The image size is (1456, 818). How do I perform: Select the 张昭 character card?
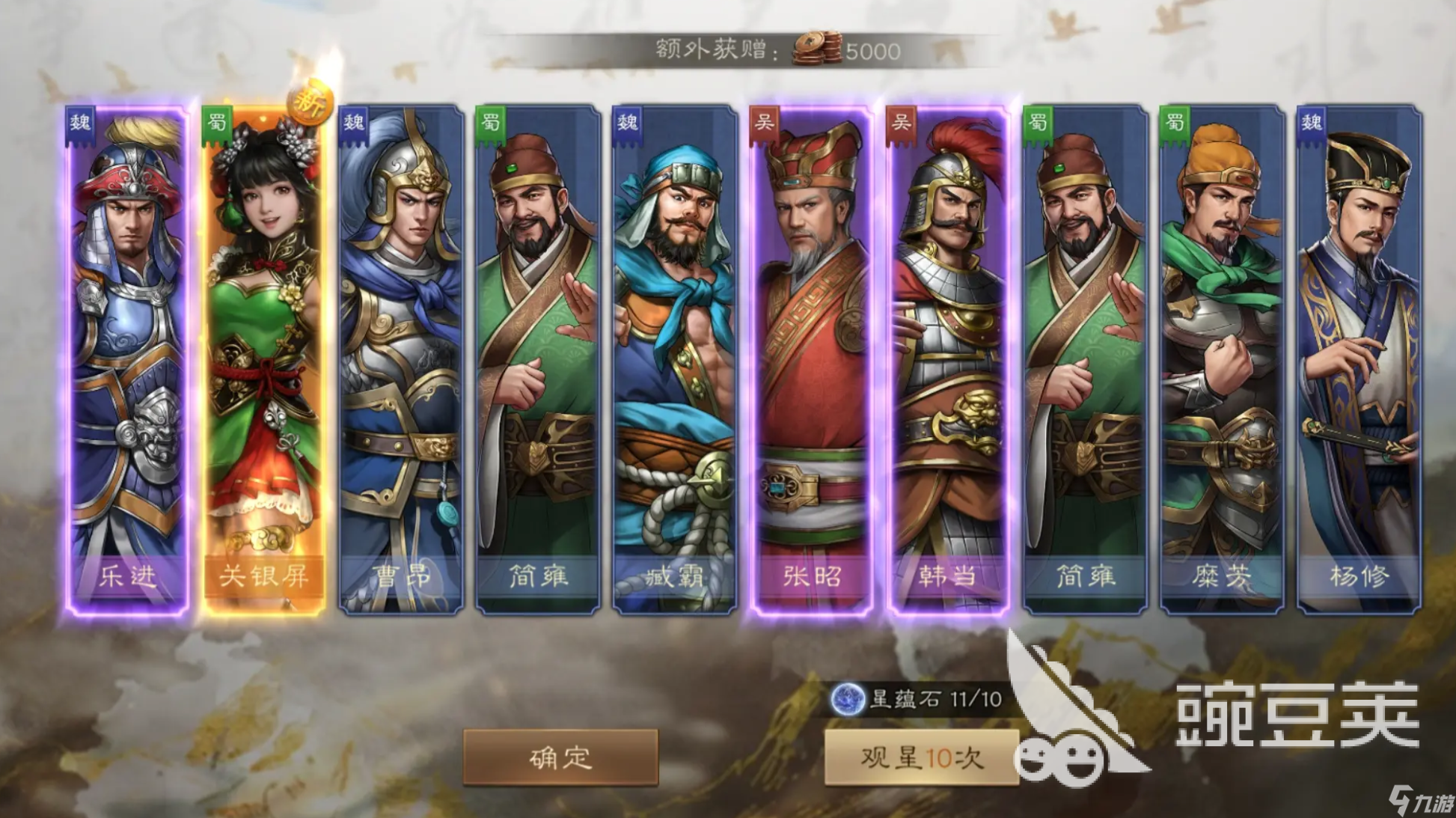812,359
